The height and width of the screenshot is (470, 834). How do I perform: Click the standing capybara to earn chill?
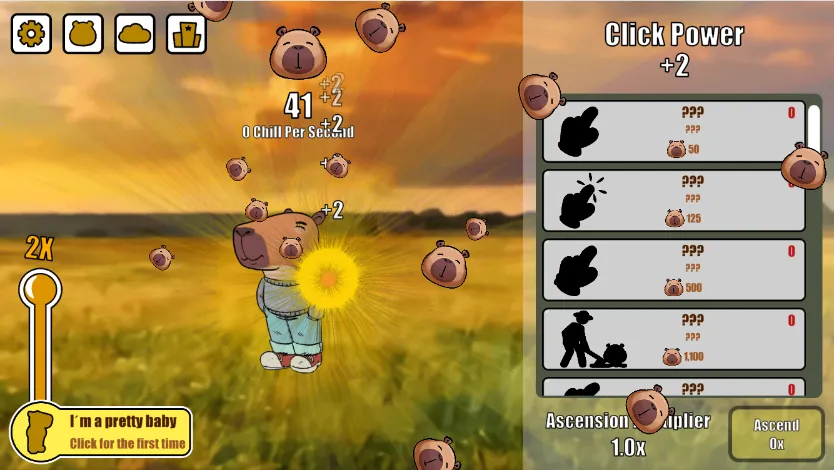tap(280, 290)
